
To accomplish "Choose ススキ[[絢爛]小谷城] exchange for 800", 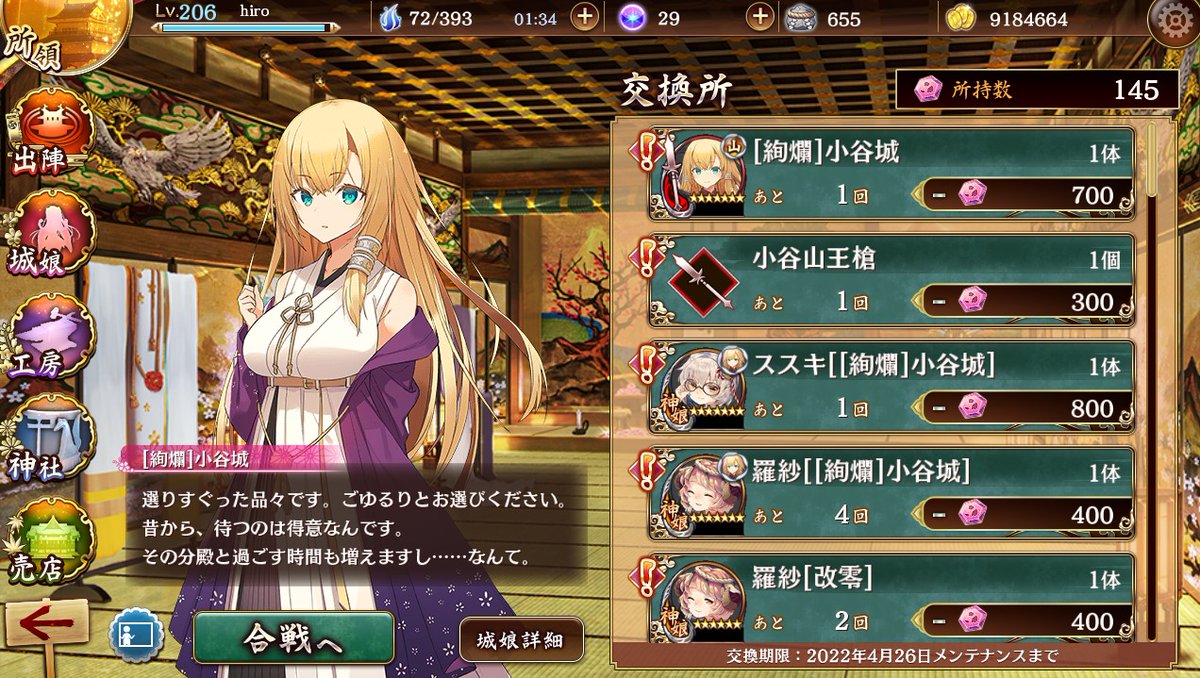I will [891, 387].
